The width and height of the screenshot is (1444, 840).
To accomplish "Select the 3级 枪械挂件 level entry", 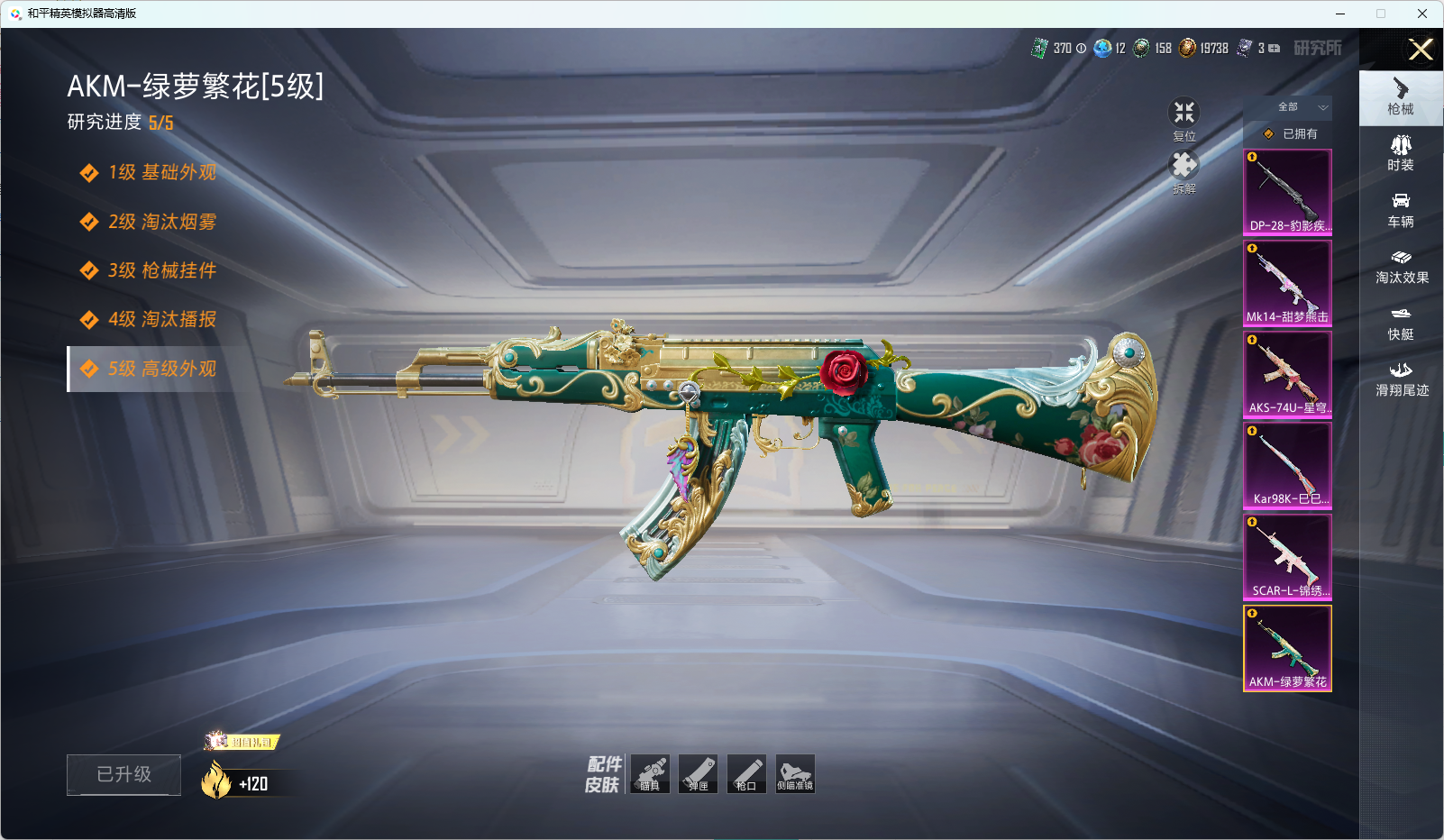I will point(161,270).
